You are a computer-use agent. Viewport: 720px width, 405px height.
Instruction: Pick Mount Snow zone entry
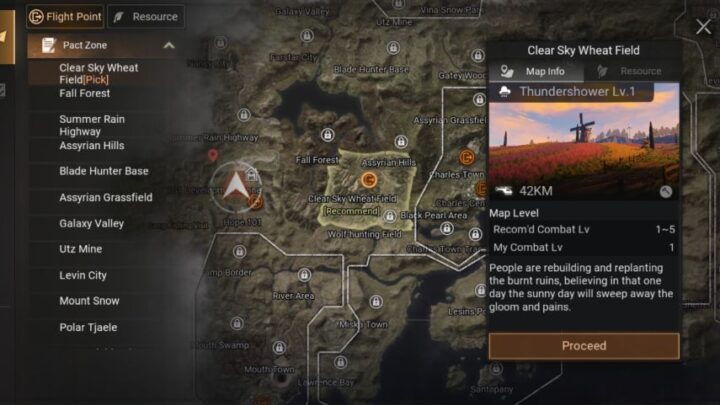pyautogui.click(x=89, y=301)
